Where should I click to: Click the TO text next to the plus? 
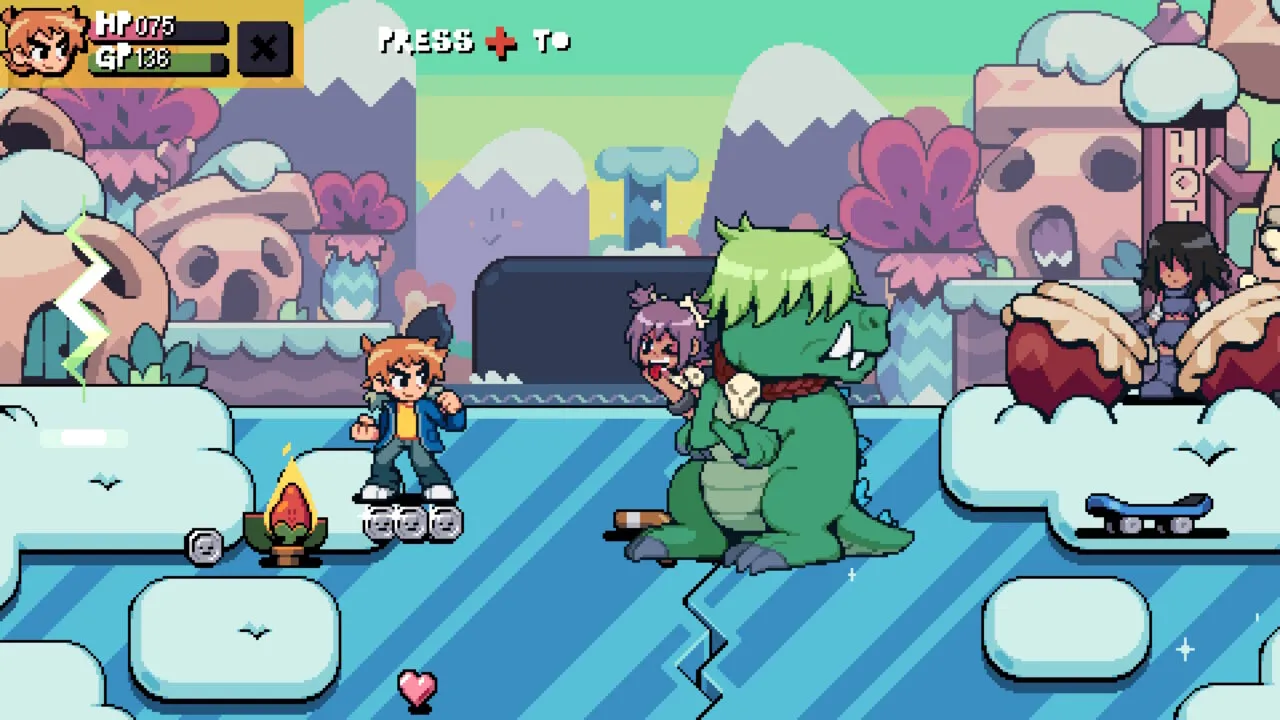tap(550, 41)
